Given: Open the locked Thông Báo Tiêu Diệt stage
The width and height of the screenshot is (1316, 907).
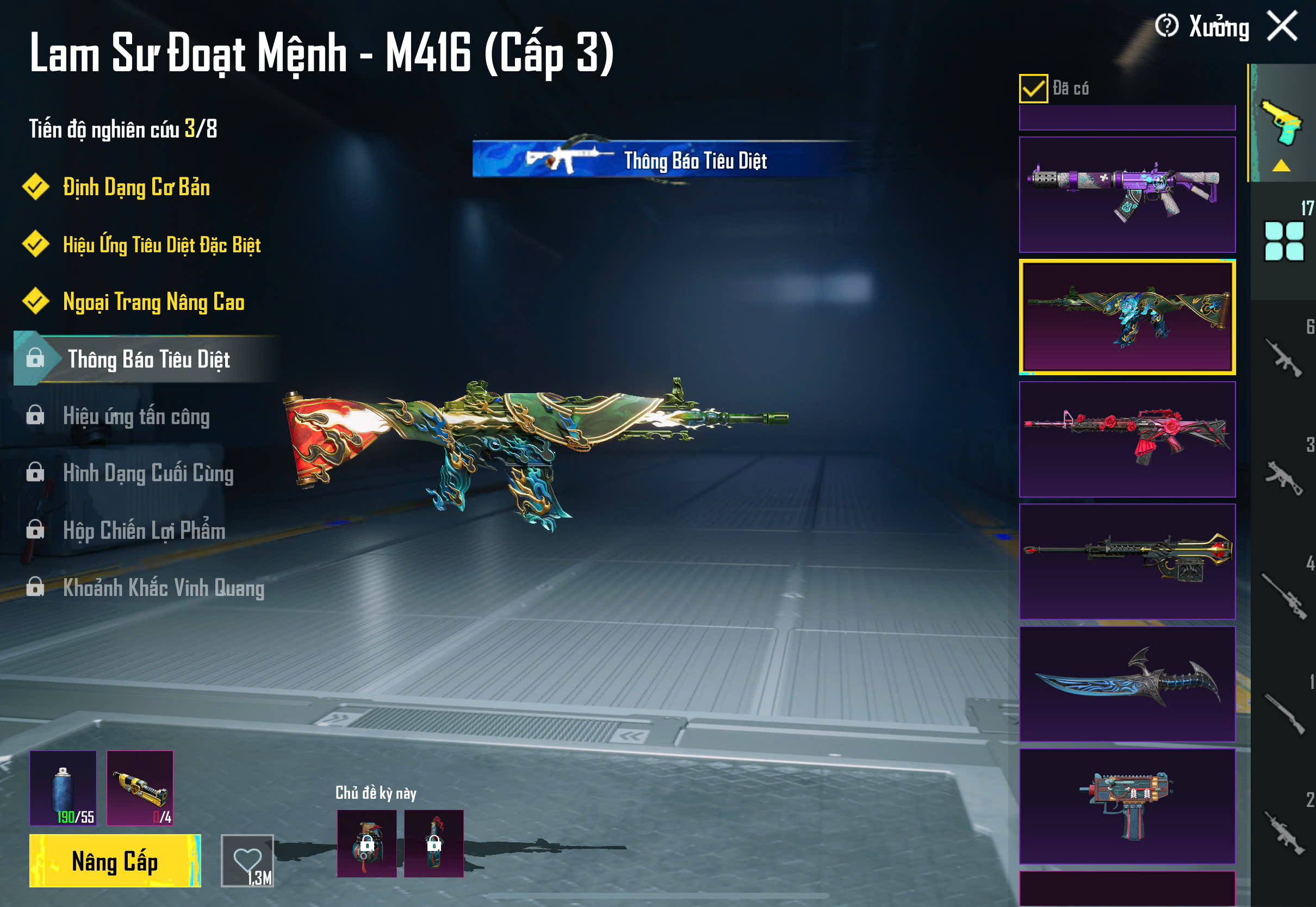Looking at the screenshot, I should click(148, 359).
